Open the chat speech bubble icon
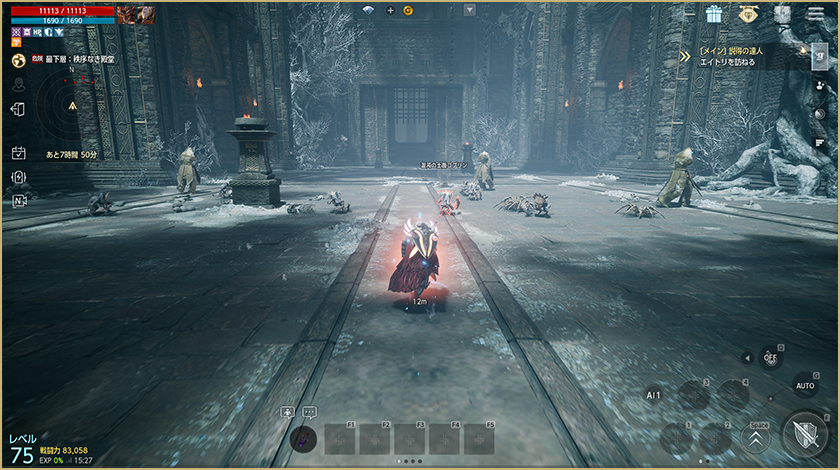This screenshot has width=840, height=470. [309, 411]
